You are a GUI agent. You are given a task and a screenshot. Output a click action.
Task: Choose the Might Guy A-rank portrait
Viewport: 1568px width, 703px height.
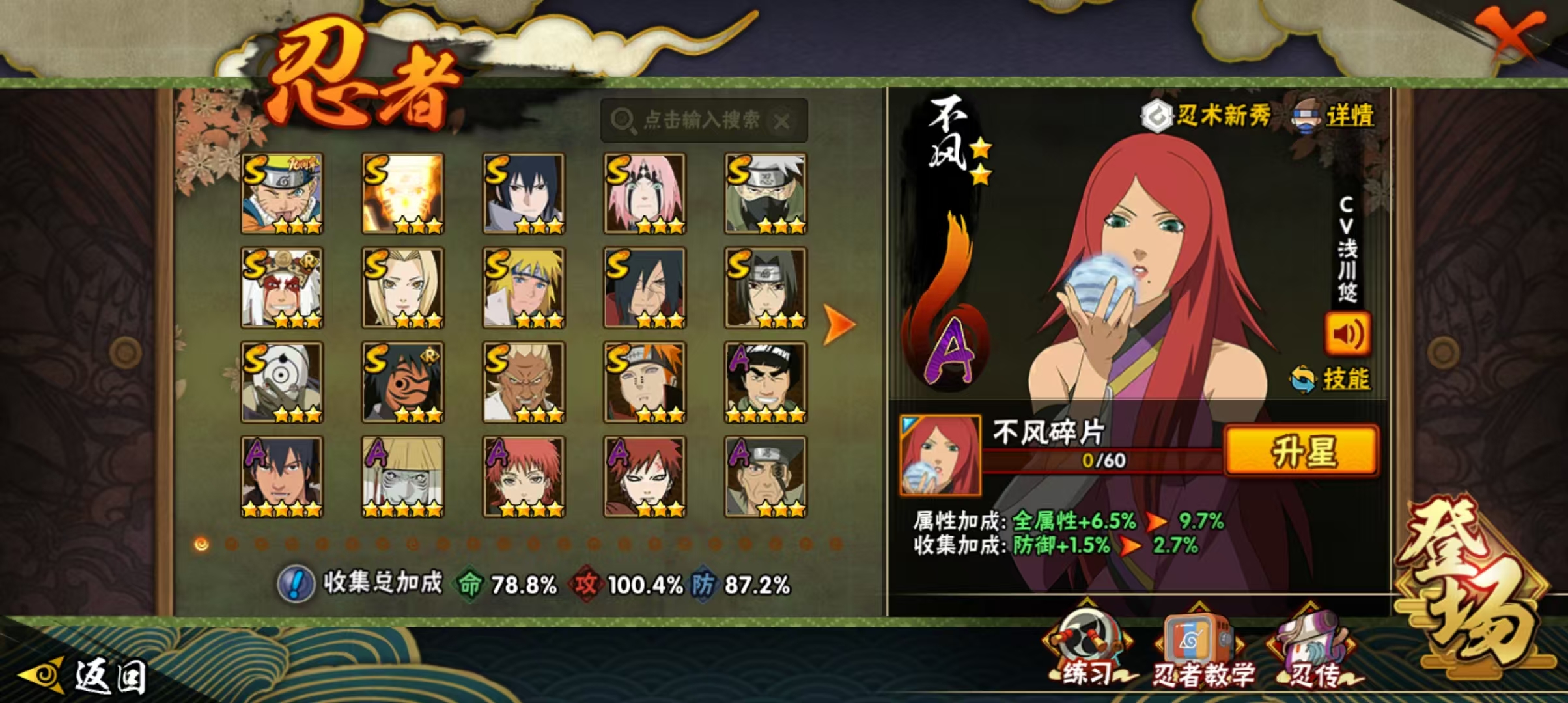(766, 382)
